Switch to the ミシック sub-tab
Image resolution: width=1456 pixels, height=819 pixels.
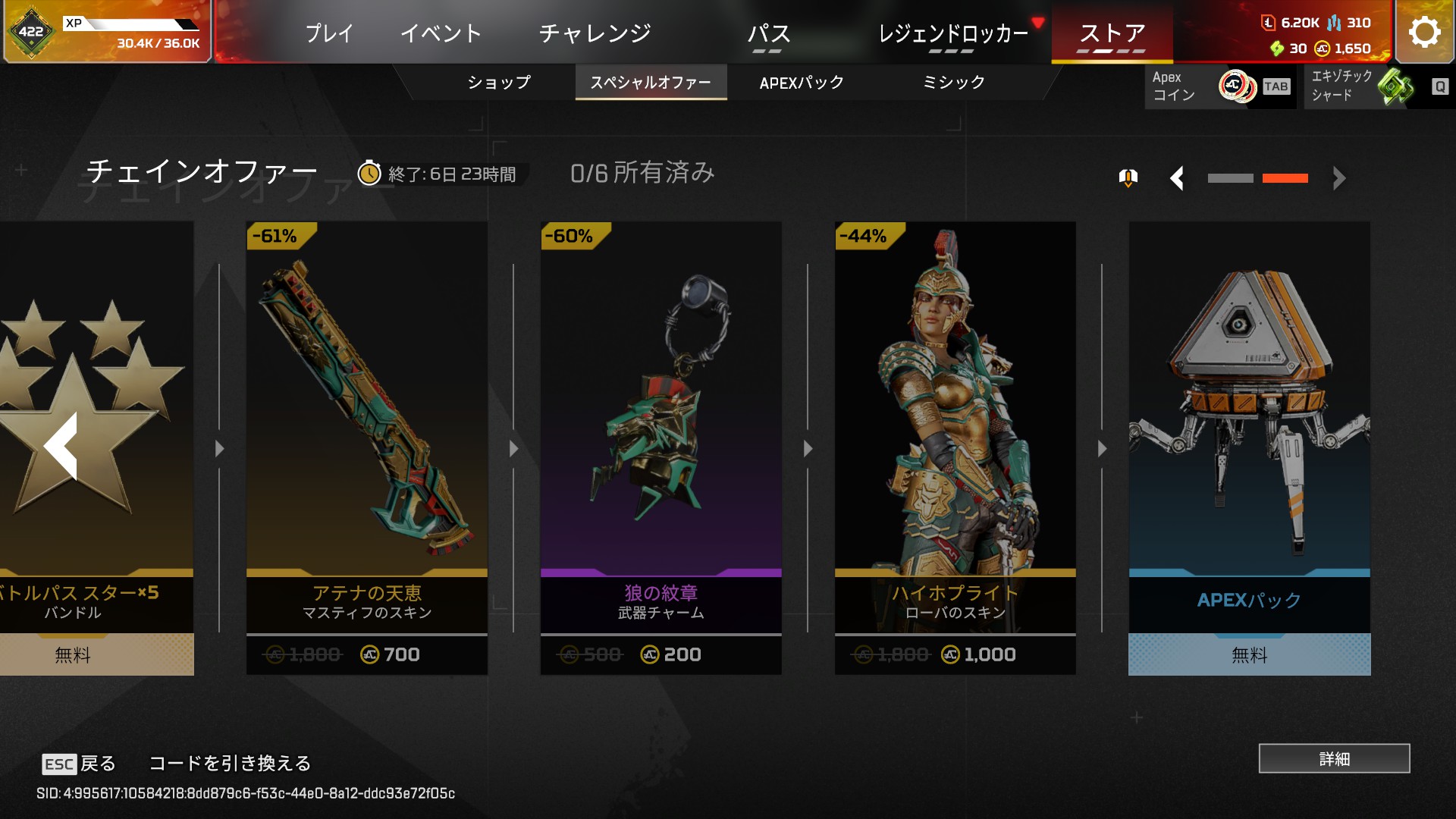pos(953,82)
